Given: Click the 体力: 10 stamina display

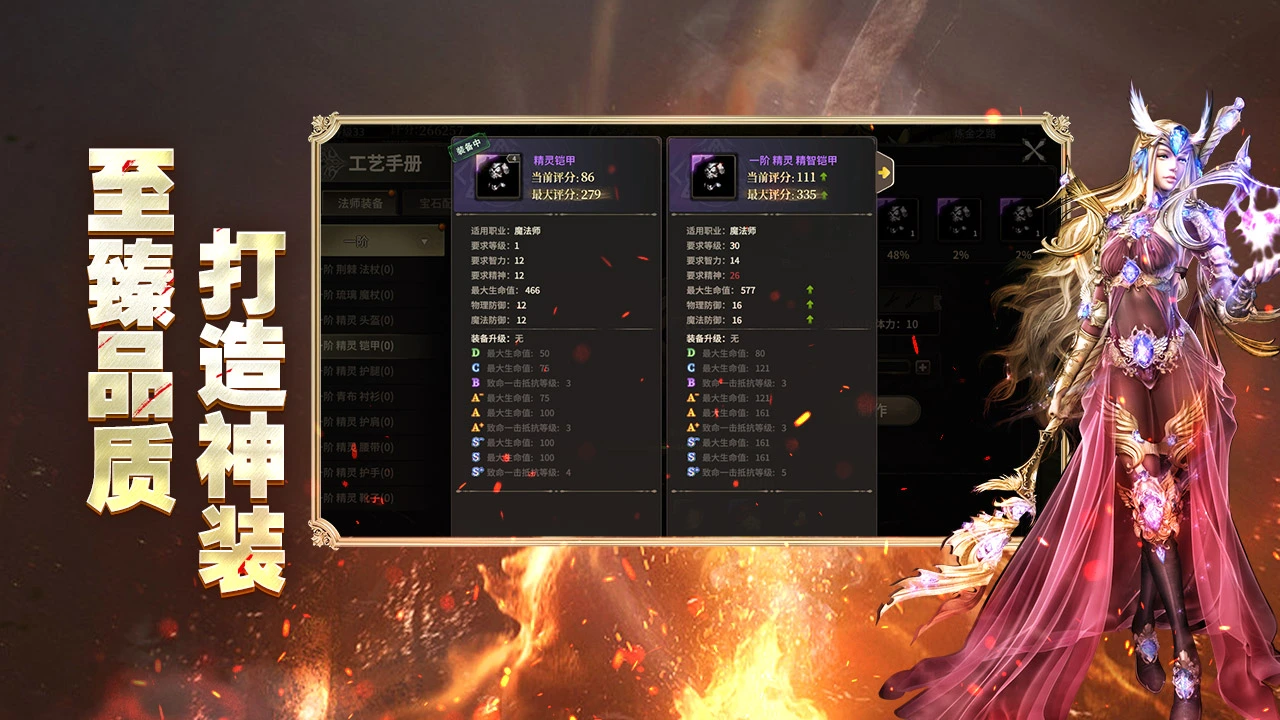Looking at the screenshot, I should pos(900,324).
